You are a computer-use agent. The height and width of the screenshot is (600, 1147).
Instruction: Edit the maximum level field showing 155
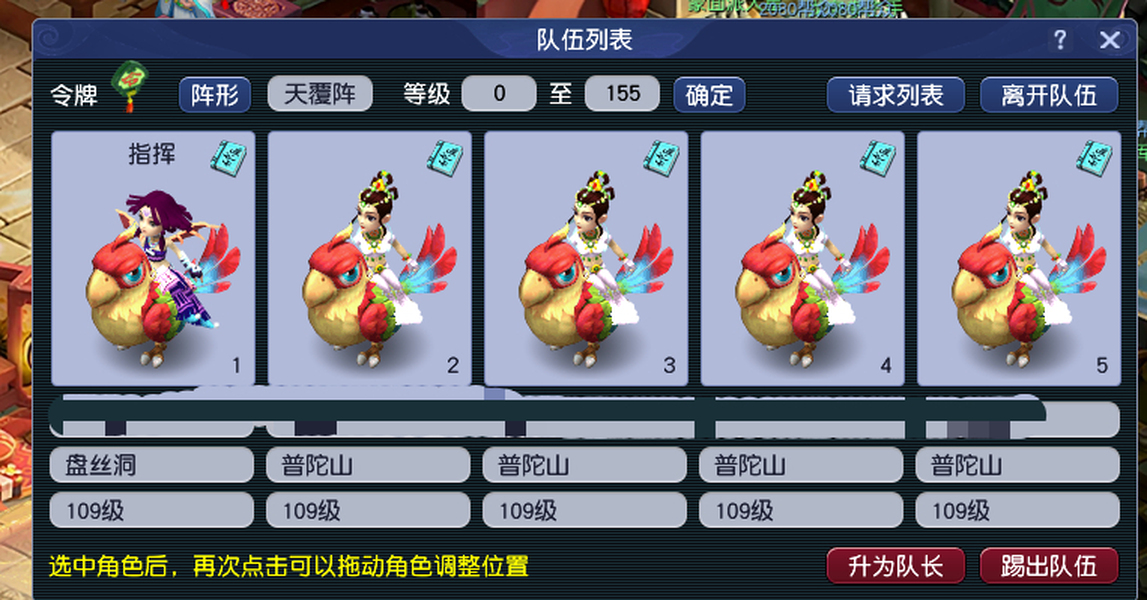click(x=622, y=95)
